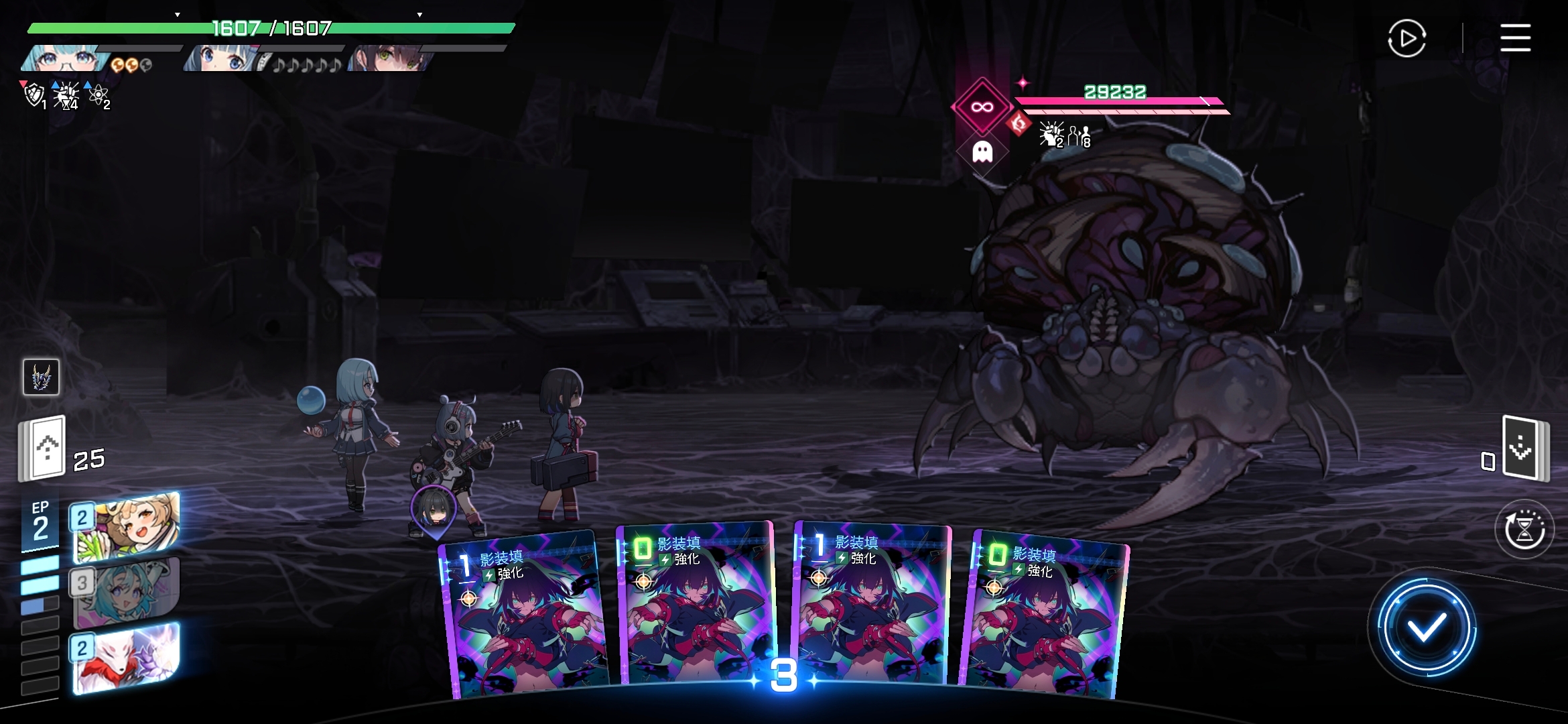Image resolution: width=1568 pixels, height=724 pixels.
Task: Open the hamburger menu
Action: [x=1515, y=38]
